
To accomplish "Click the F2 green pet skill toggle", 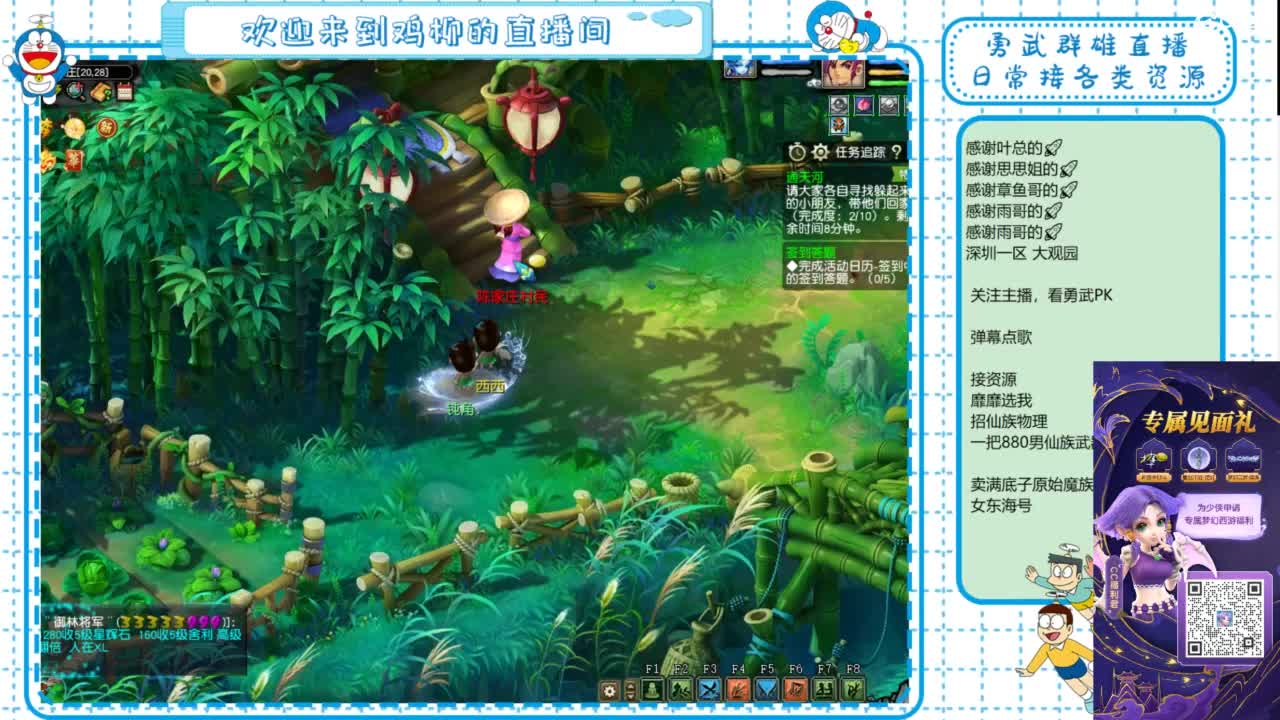I will [680, 690].
